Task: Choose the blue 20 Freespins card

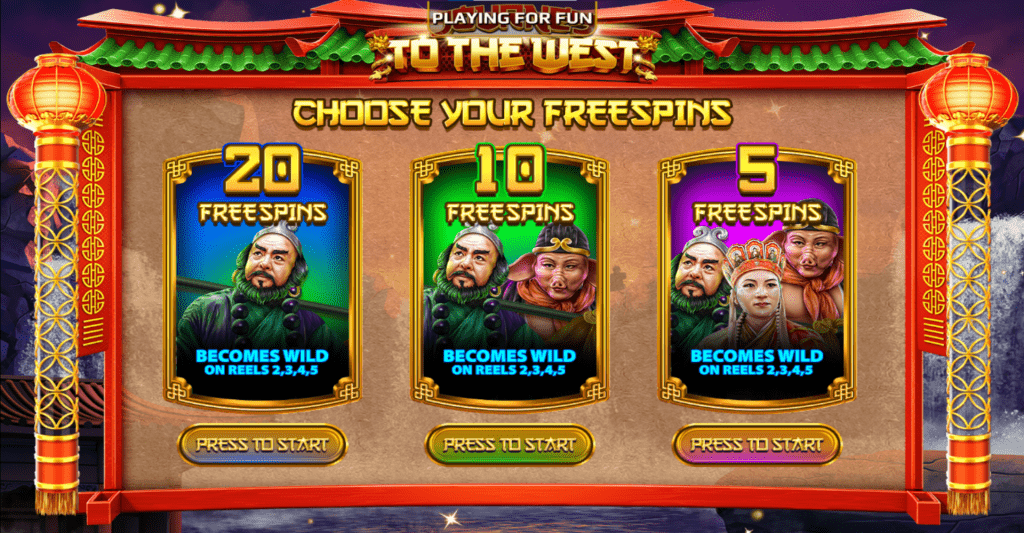Action: (262, 280)
